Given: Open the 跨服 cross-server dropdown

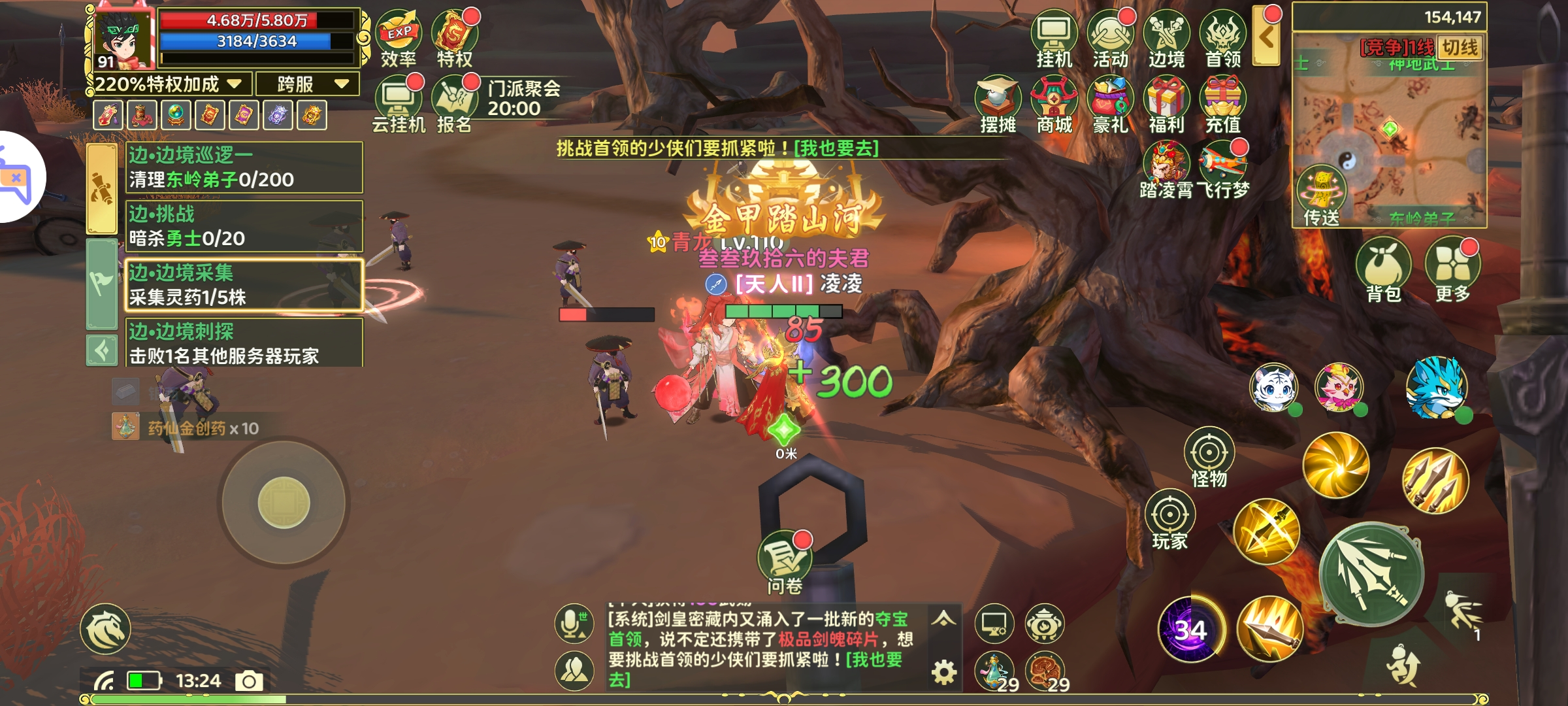Looking at the screenshot, I should click(308, 84).
